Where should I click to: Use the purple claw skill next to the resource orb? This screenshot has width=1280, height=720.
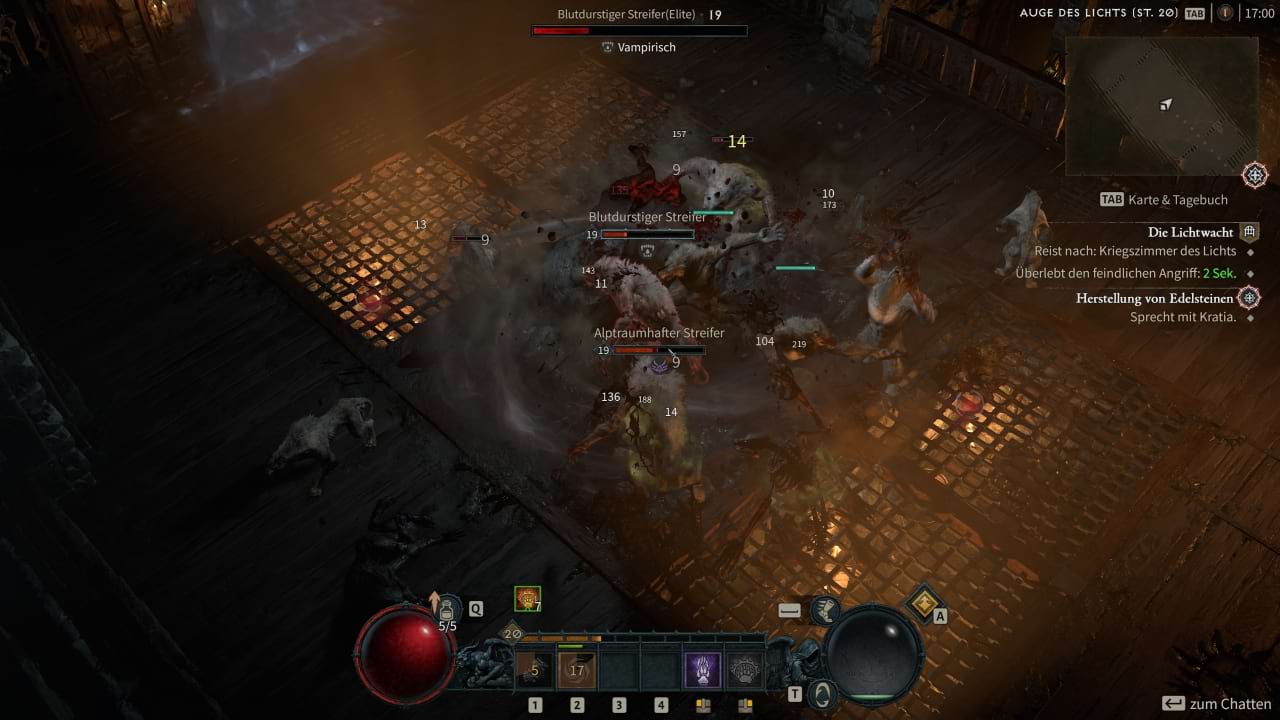[703, 668]
